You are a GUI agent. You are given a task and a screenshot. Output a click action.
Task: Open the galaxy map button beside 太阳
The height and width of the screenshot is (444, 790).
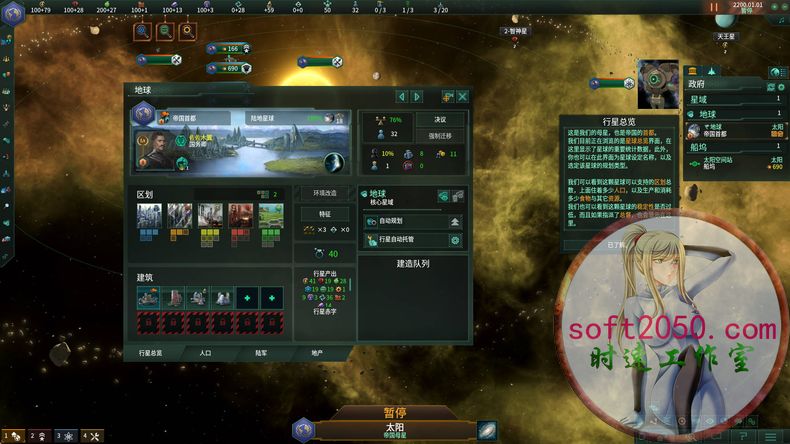pyautogui.click(x=487, y=430)
